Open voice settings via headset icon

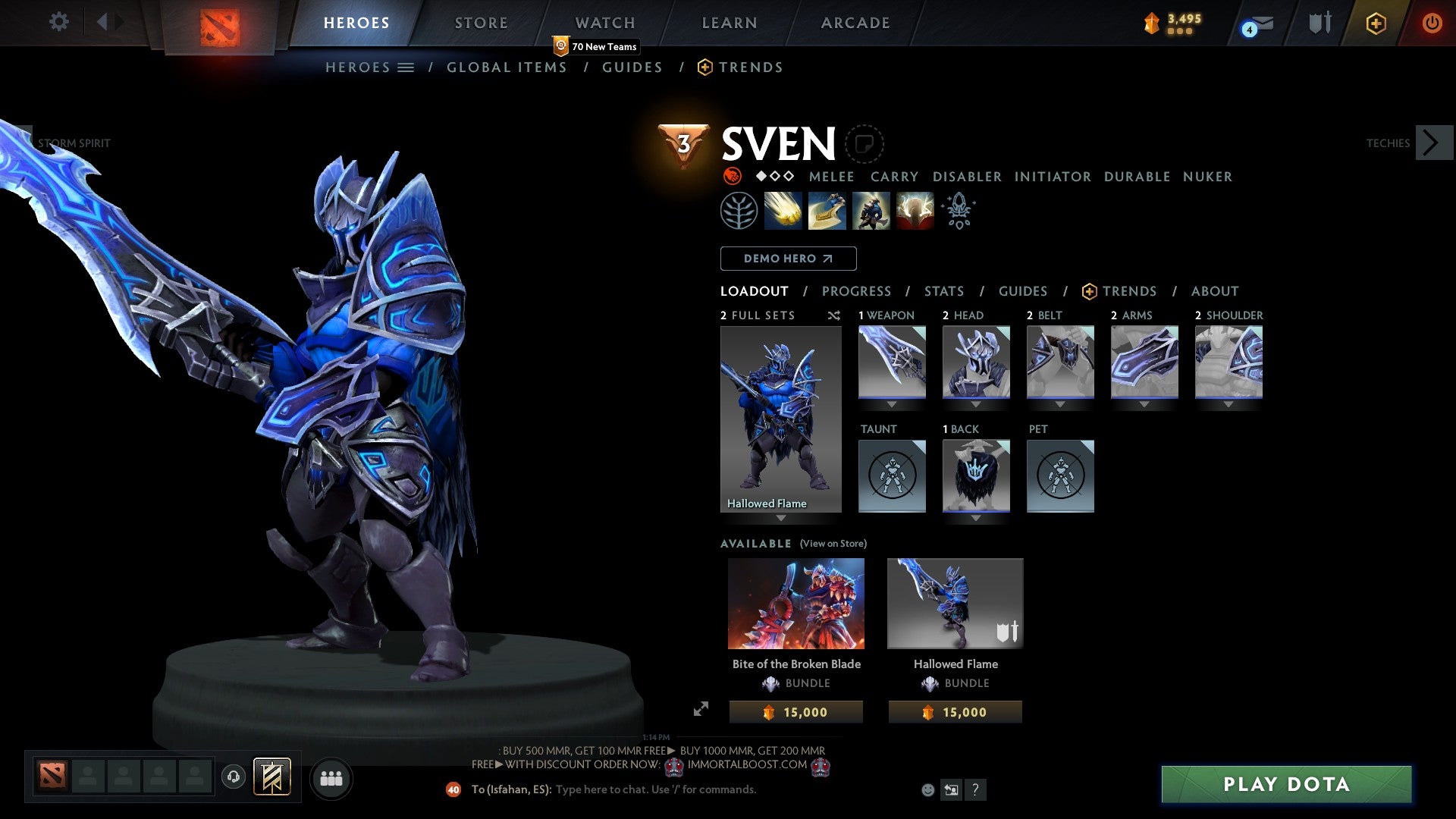233,778
